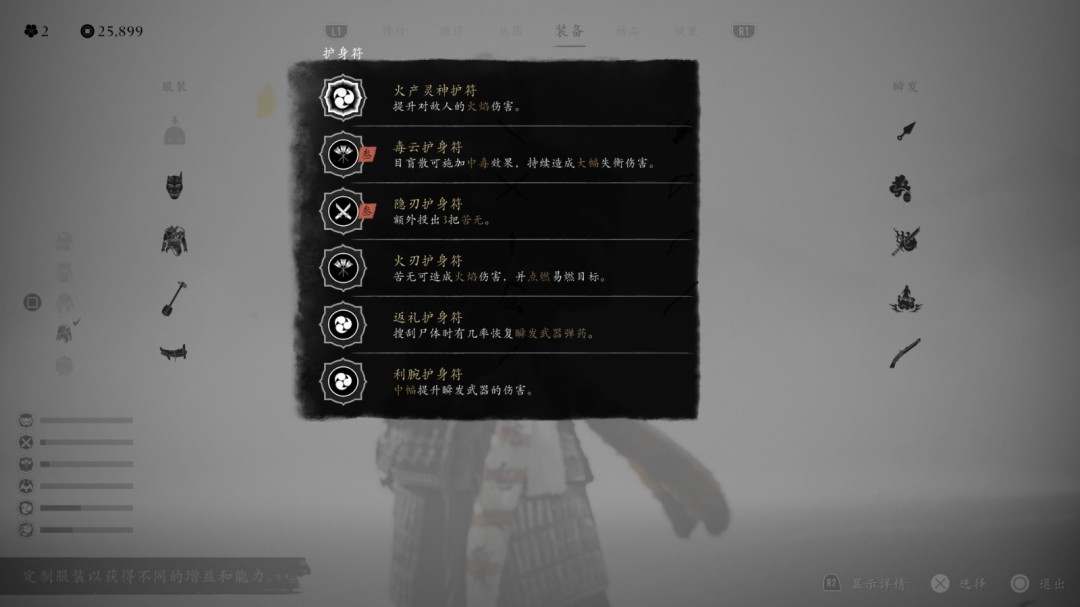Switch to the 装备 tab
This screenshot has width=1080, height=607.
coord(570,31)
